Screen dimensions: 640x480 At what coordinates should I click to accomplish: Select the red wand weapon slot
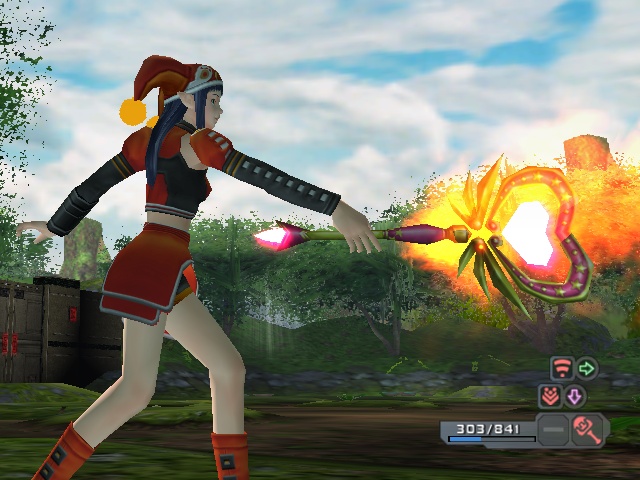click(587, 431)
